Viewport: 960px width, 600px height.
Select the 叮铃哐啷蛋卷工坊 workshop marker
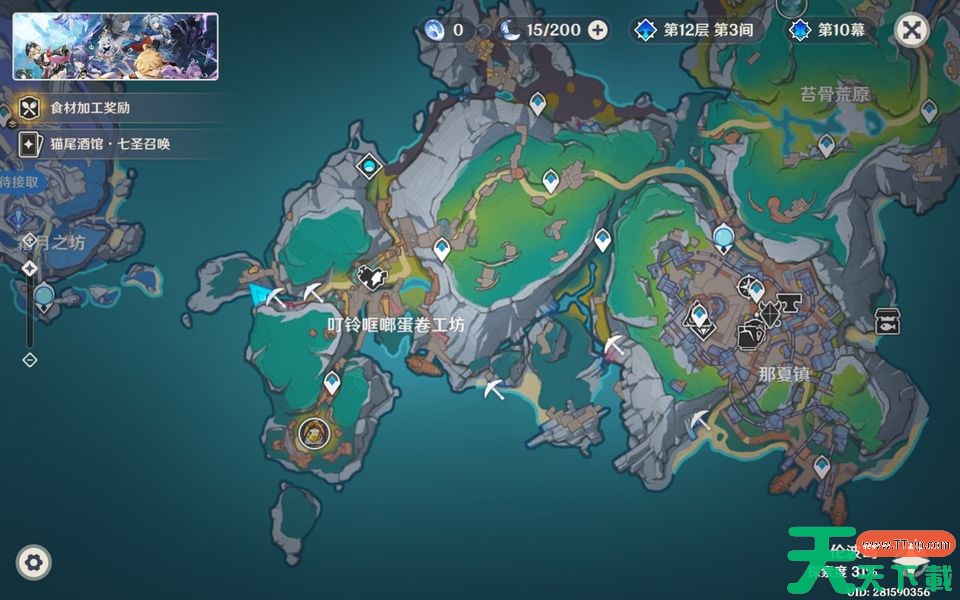tap(372, 277)
